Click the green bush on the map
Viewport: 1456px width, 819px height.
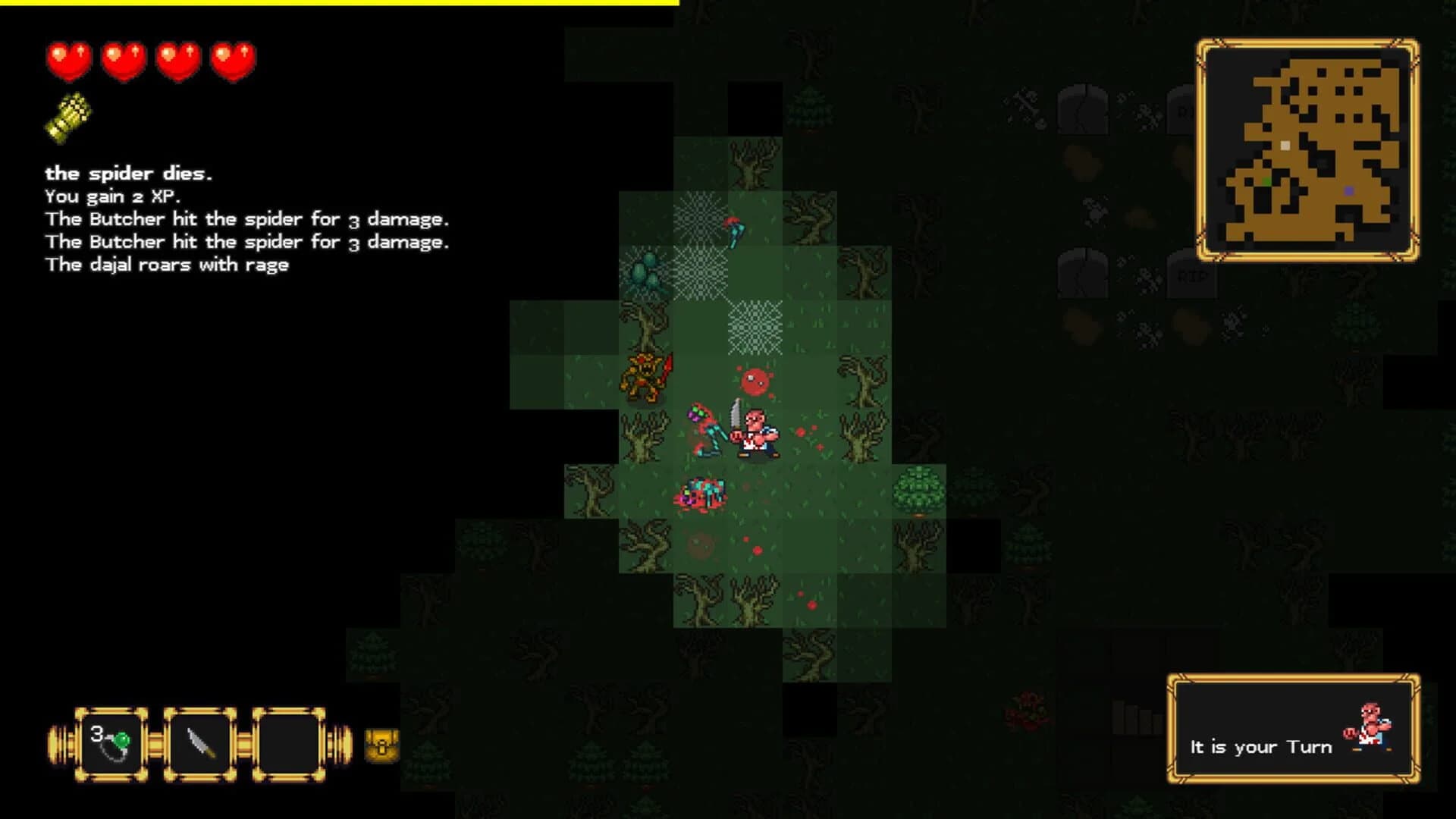point(918,489)
